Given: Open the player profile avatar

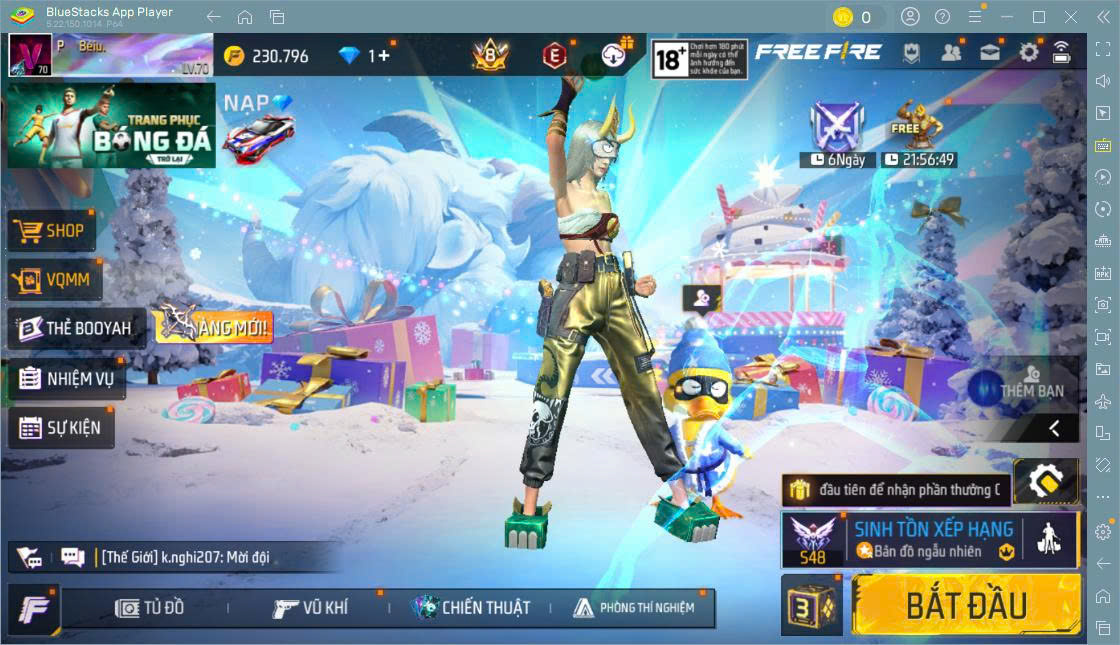Looking at the screenshot, I should pyautogui.click(x=30, y=55).
